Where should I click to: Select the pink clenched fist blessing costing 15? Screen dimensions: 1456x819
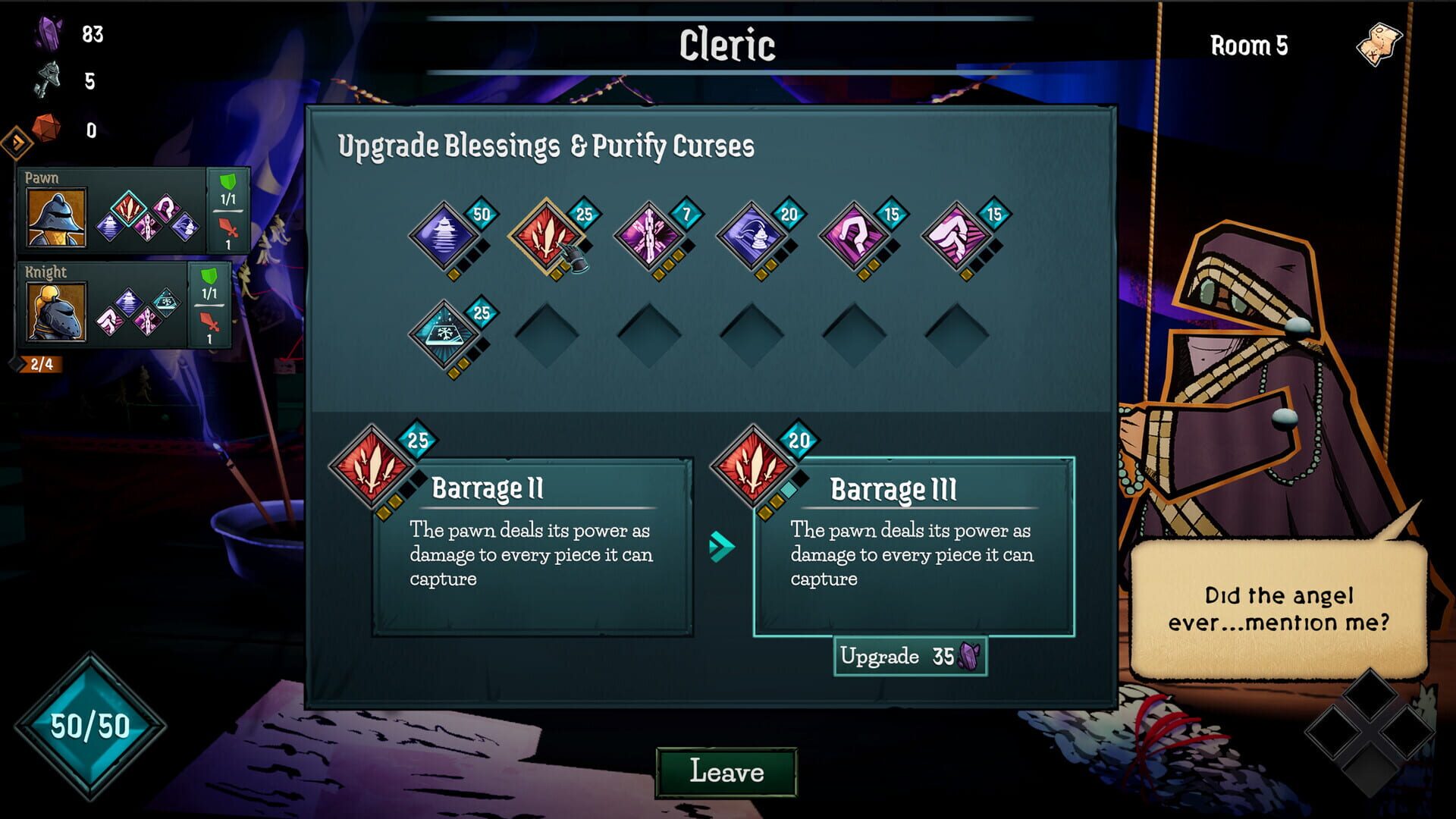coord(956,236)
